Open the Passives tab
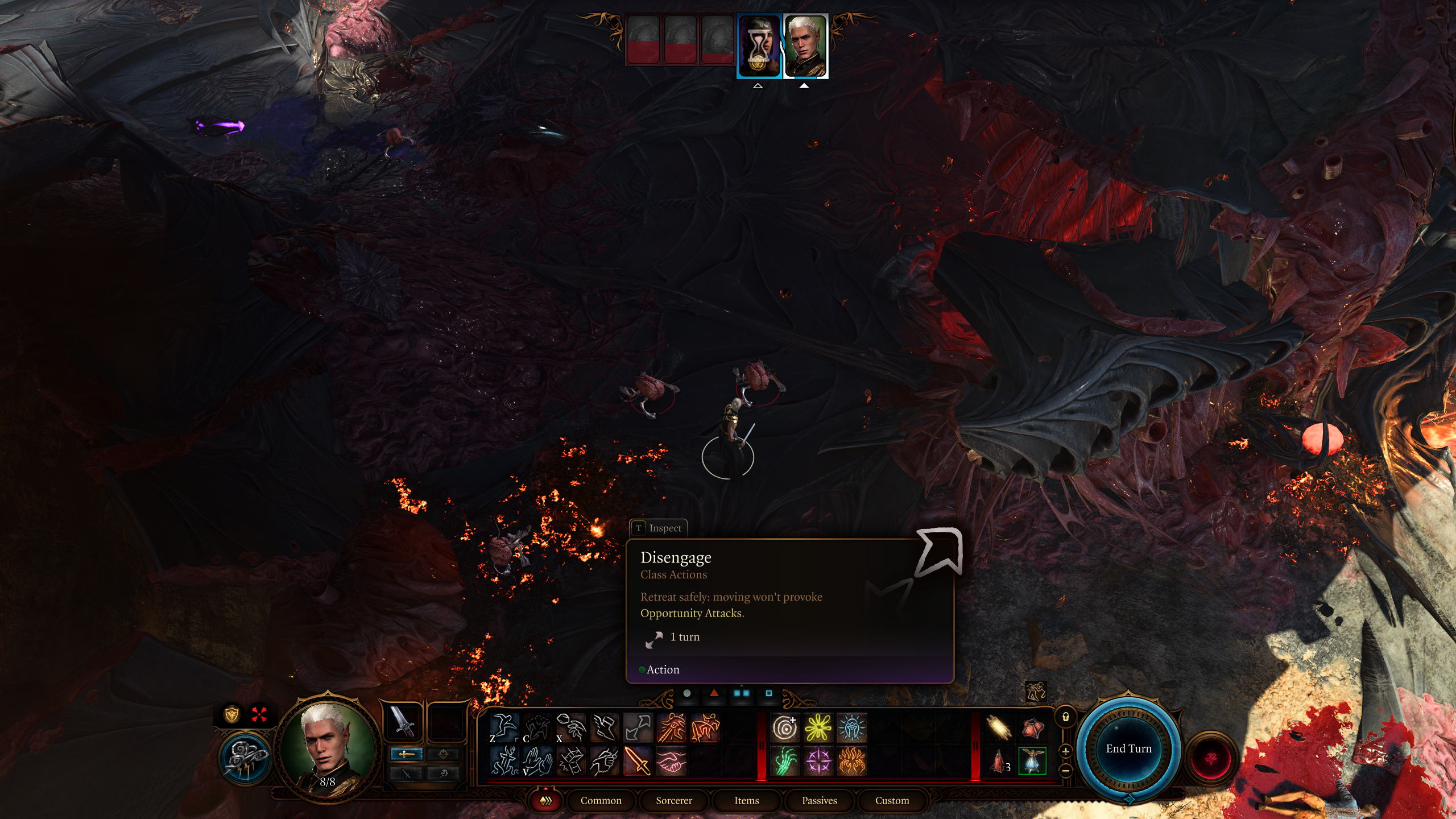Image resolution: width=1456 pixels, height=819 pixels. [x=820, y=800]
